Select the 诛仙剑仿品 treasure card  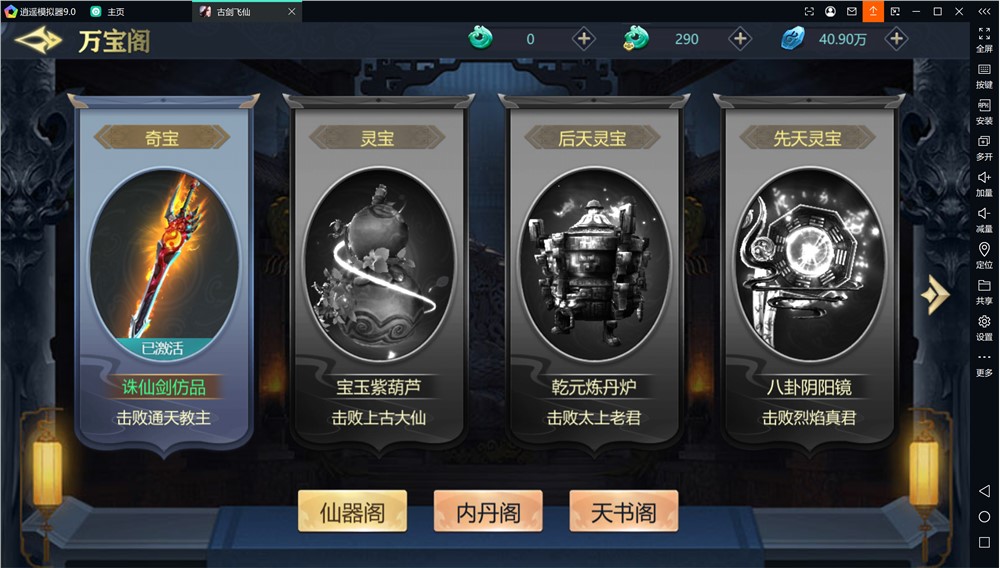(x=164, y=270)
